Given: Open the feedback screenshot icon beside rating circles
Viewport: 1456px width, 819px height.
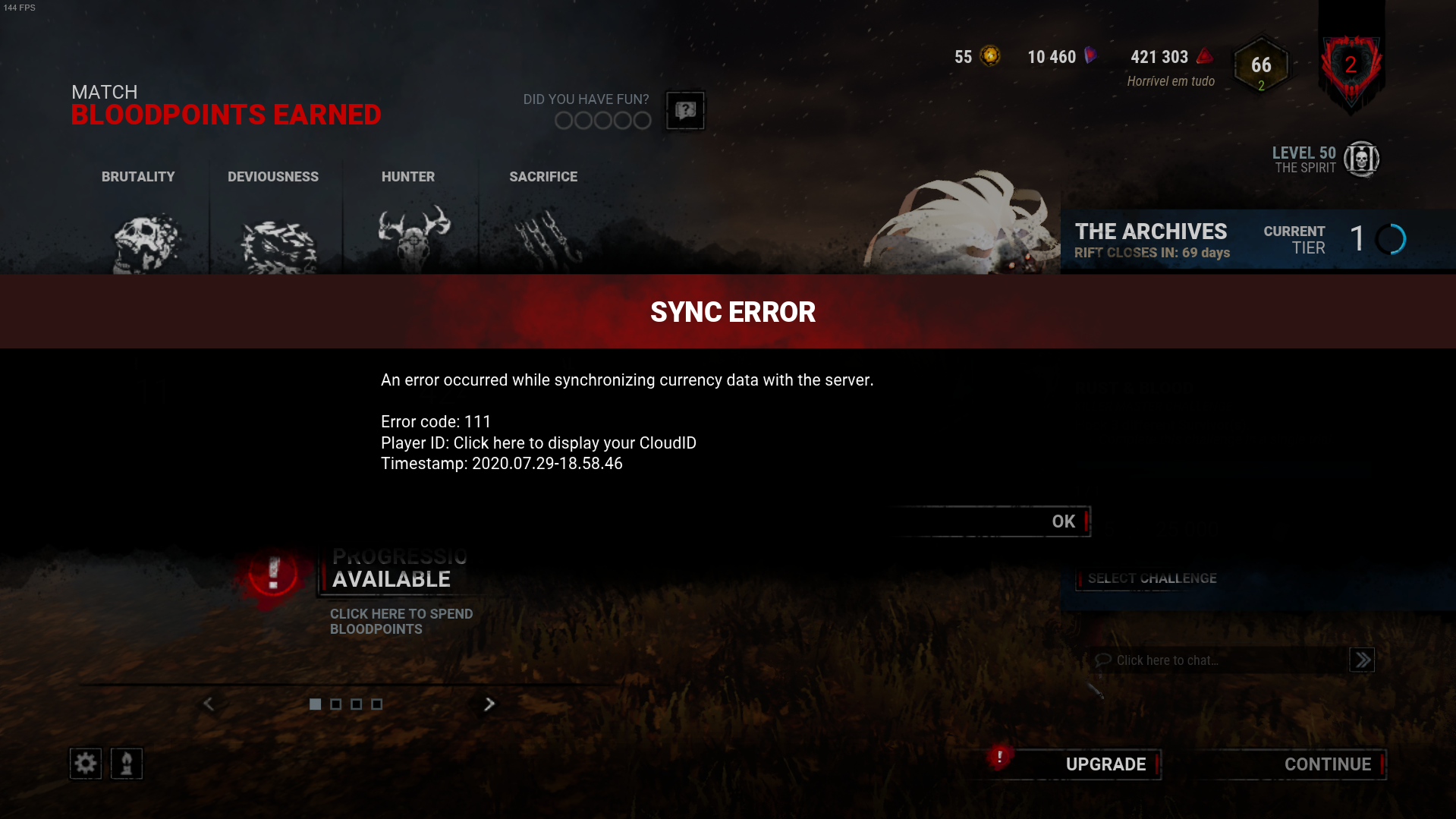Looking at the screenshot, I should (684, 111).
